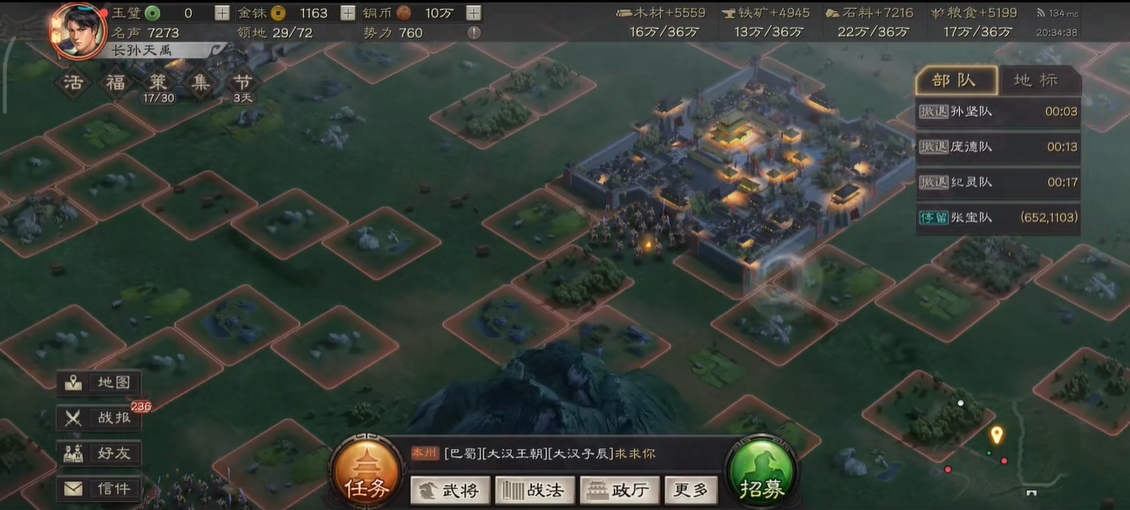Open the 地图 map button
Image resolution: width=1130 pixels, height=510 pixels.
99,383
